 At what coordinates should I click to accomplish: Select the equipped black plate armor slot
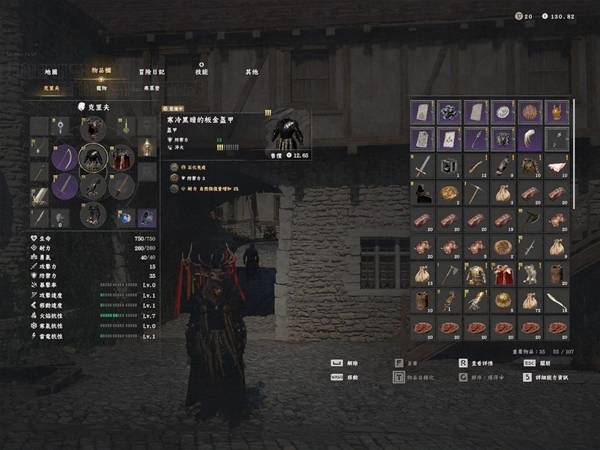coord(93,158)
